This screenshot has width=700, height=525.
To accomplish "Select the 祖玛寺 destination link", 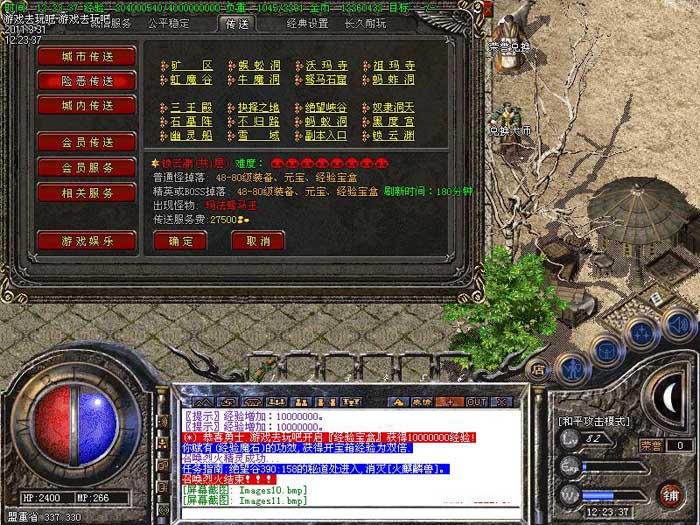I will click(x=394, y=66).
